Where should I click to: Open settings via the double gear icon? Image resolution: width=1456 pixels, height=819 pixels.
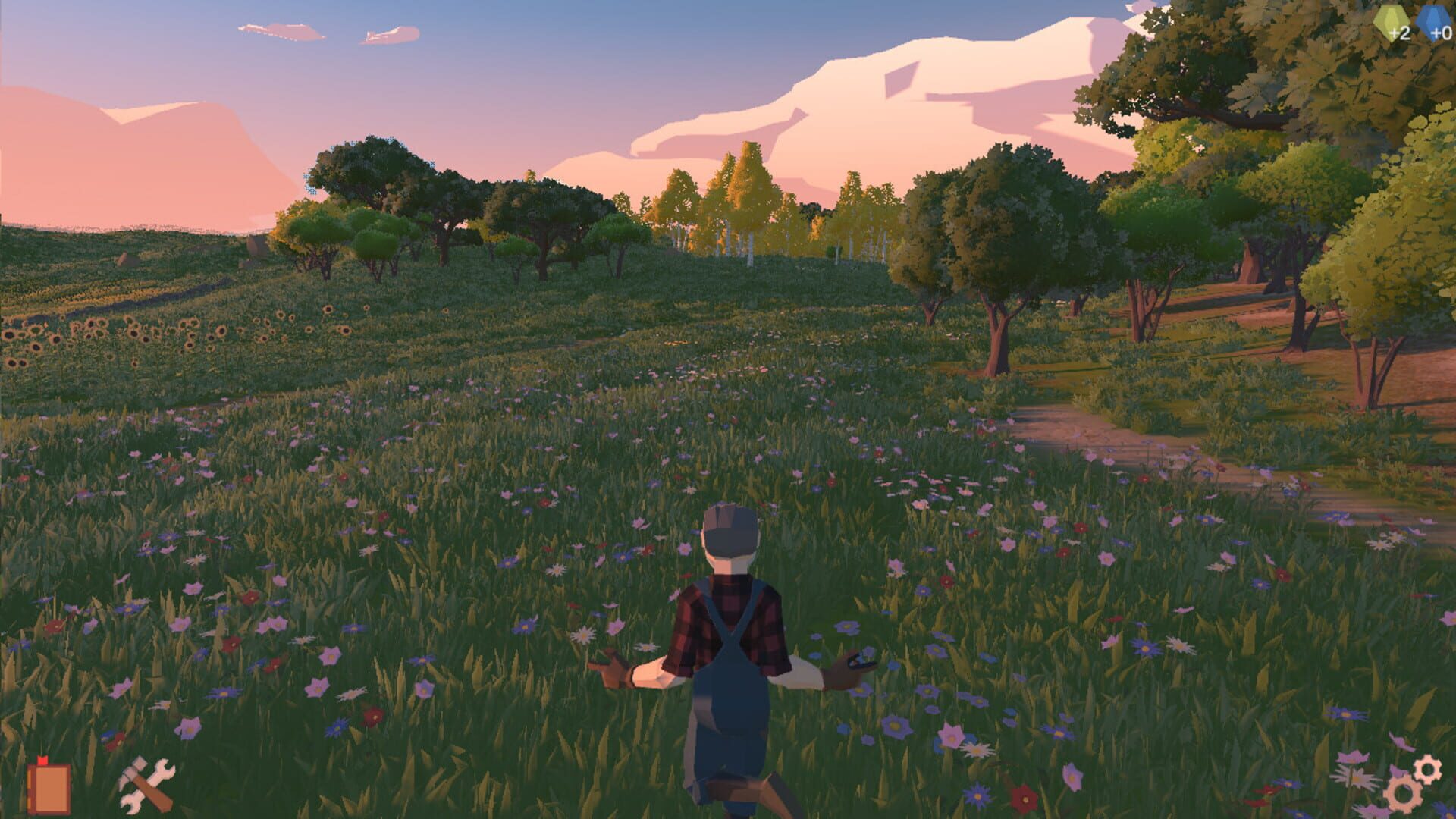tap(1414, 781)
